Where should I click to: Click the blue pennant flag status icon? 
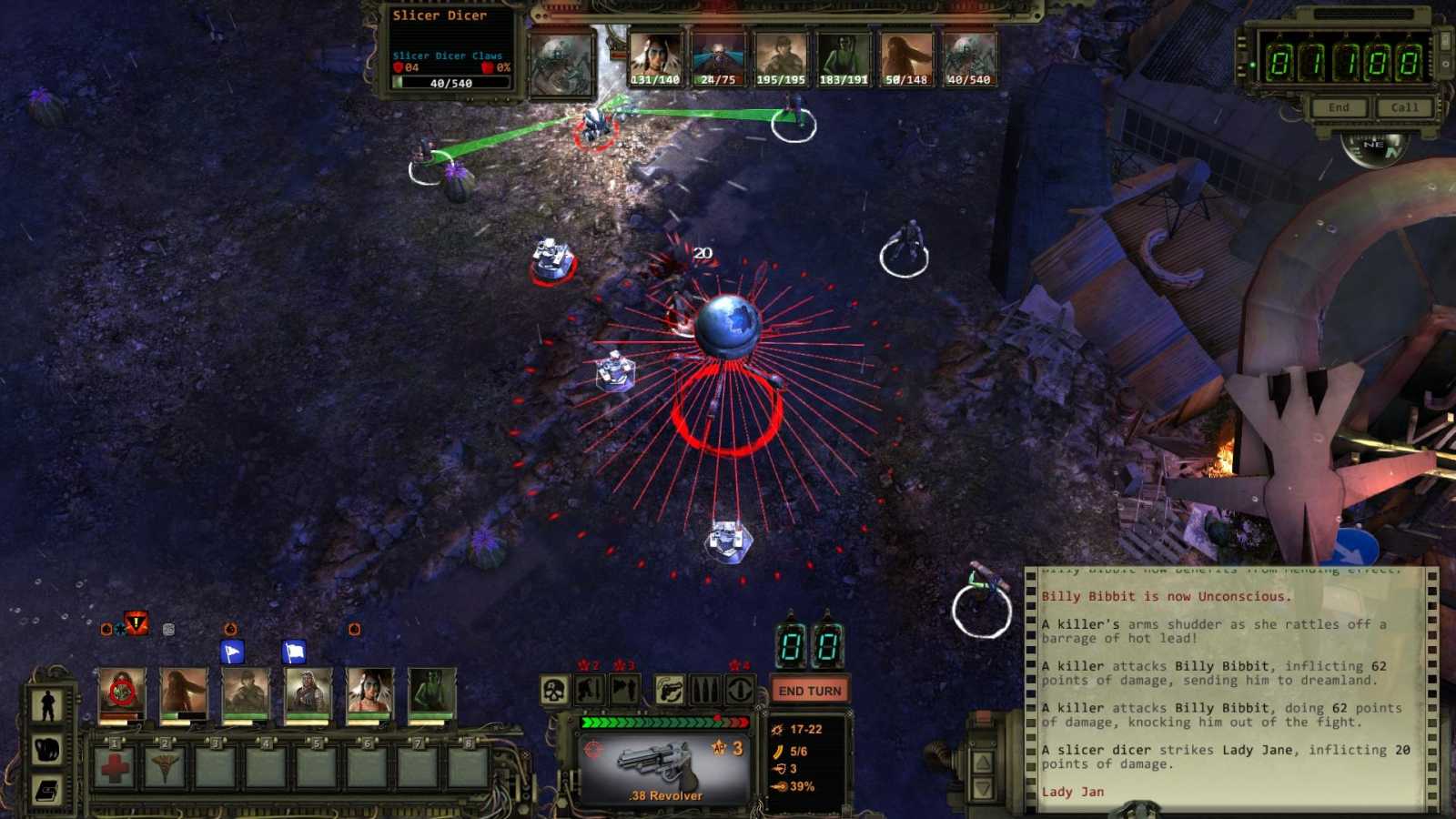[x=233, y=652]
